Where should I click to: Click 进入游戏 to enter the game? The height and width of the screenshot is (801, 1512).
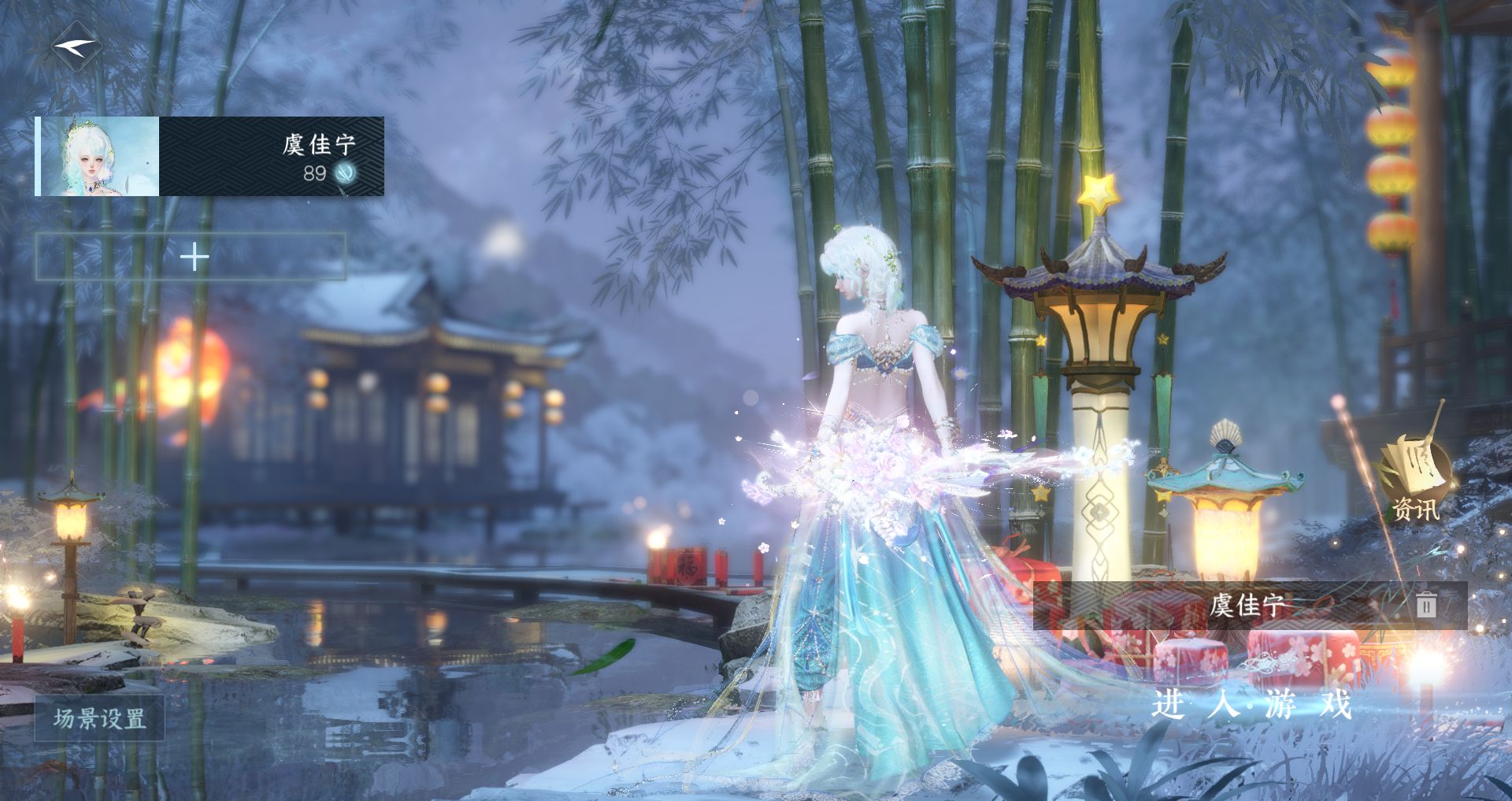pyautogui.click(x=1251, y=703)
